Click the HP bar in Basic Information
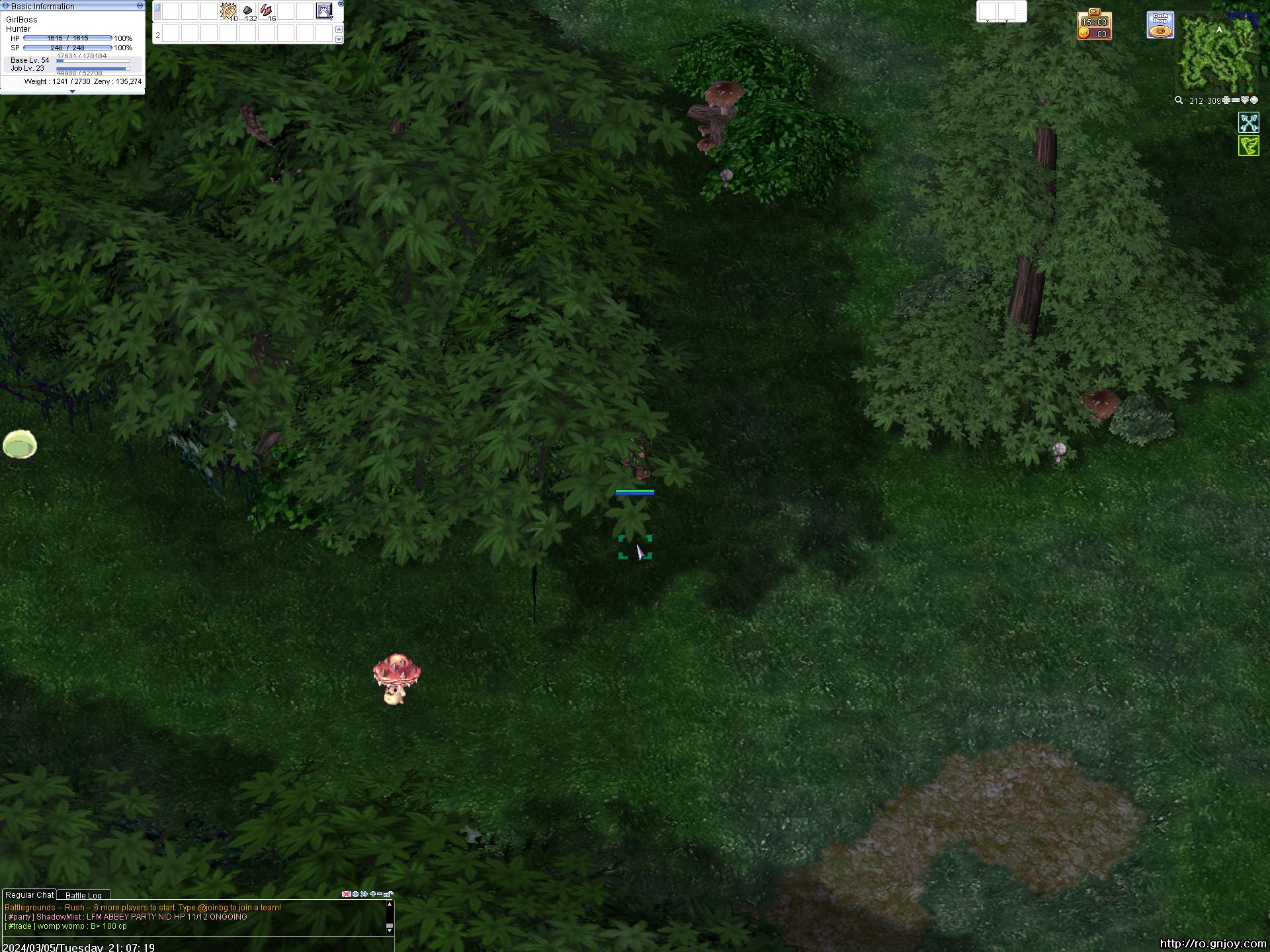The image size is (1270, 952). pos(66,38)
